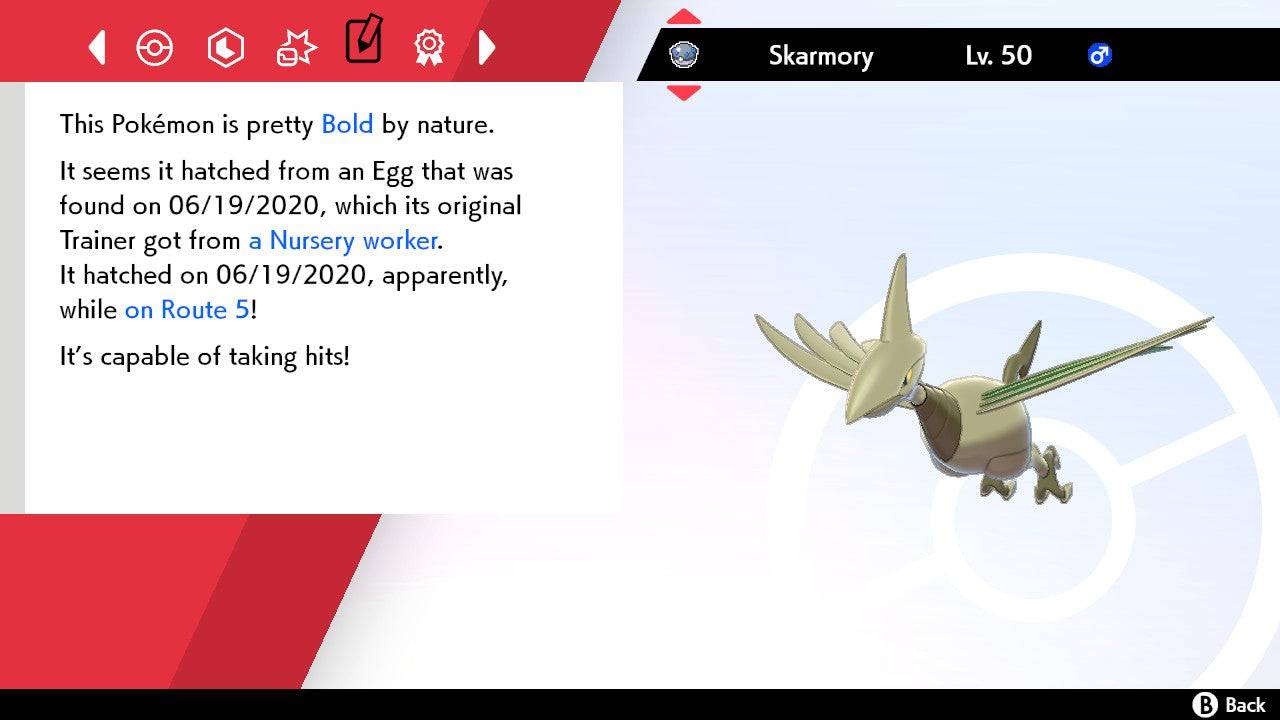Click the Lv. 50 label
This screenshot has width=1280, height=720.
click(999, 56)
